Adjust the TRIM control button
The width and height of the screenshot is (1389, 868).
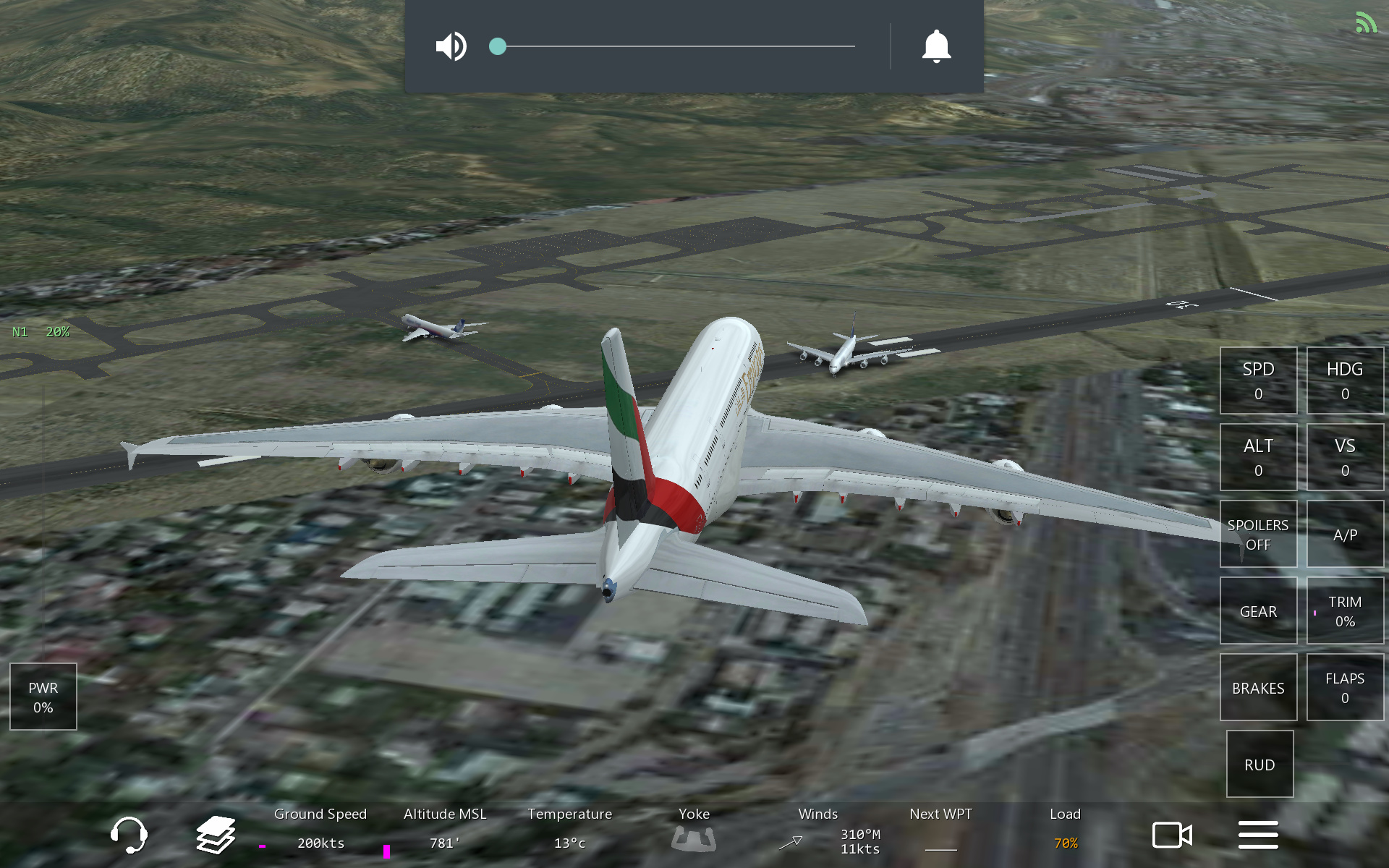[x=1345, y=610]
